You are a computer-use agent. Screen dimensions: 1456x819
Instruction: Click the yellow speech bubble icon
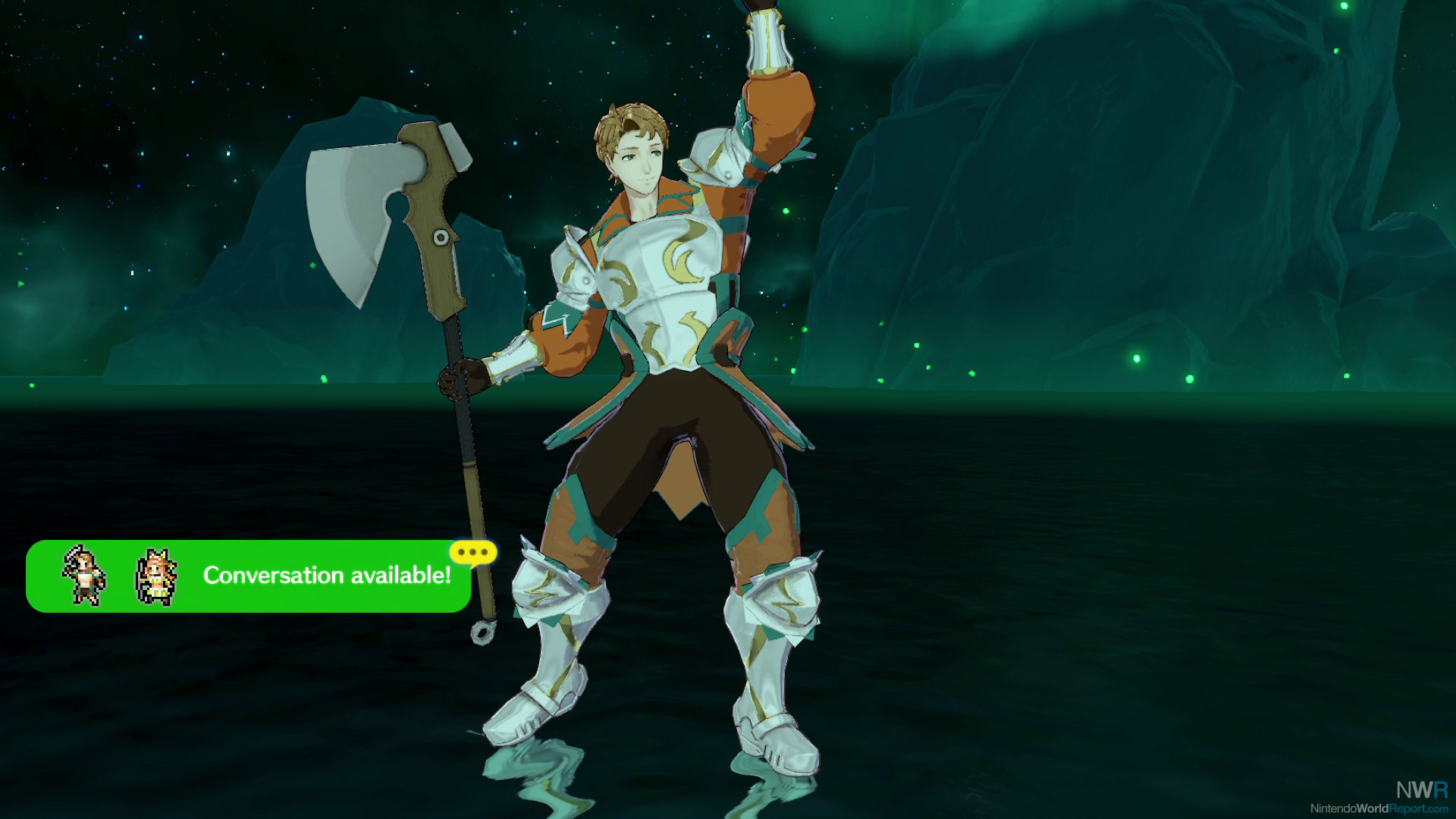472,553
